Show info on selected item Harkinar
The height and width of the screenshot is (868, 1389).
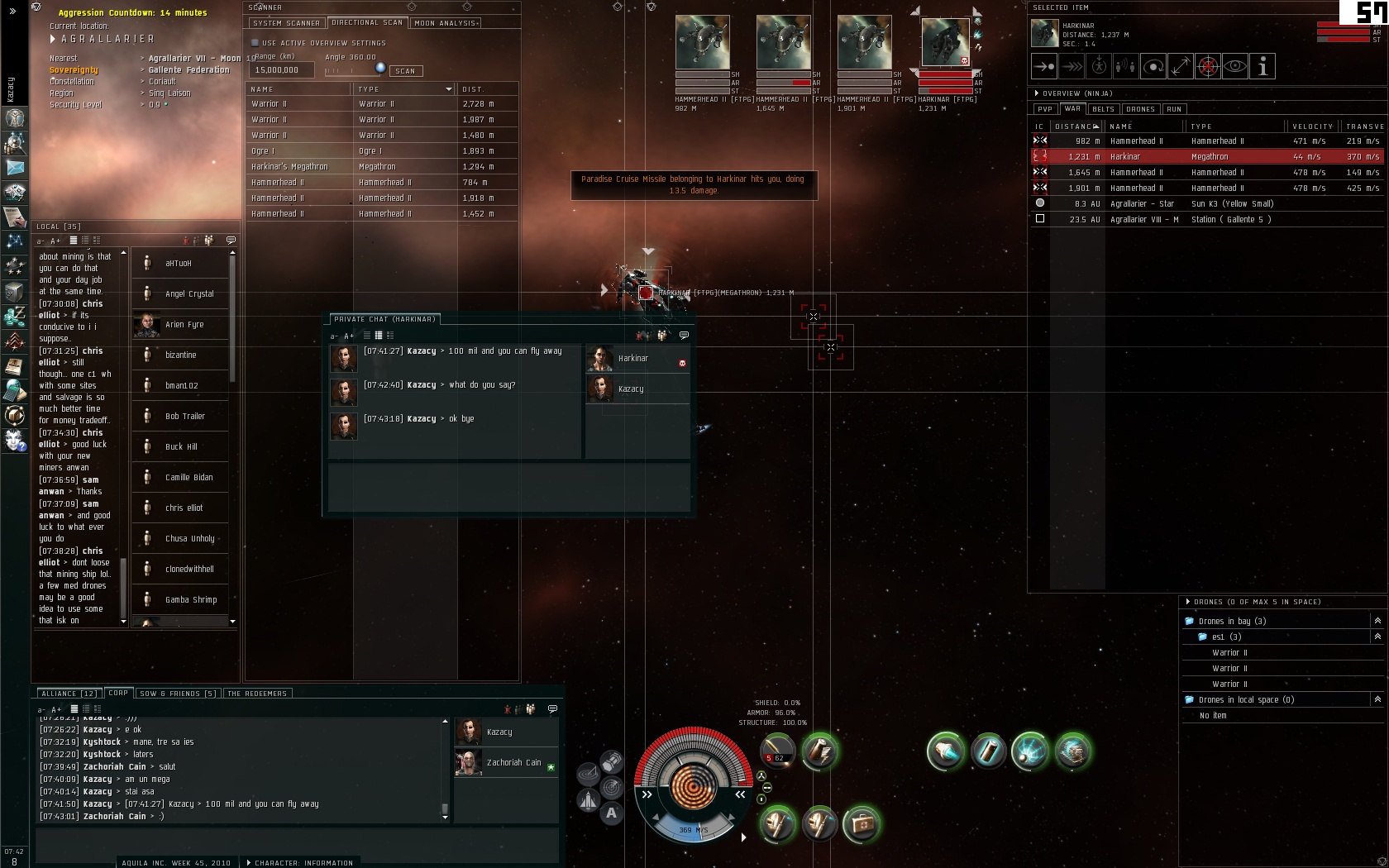pyautogui.click(x=1263, y=67)
